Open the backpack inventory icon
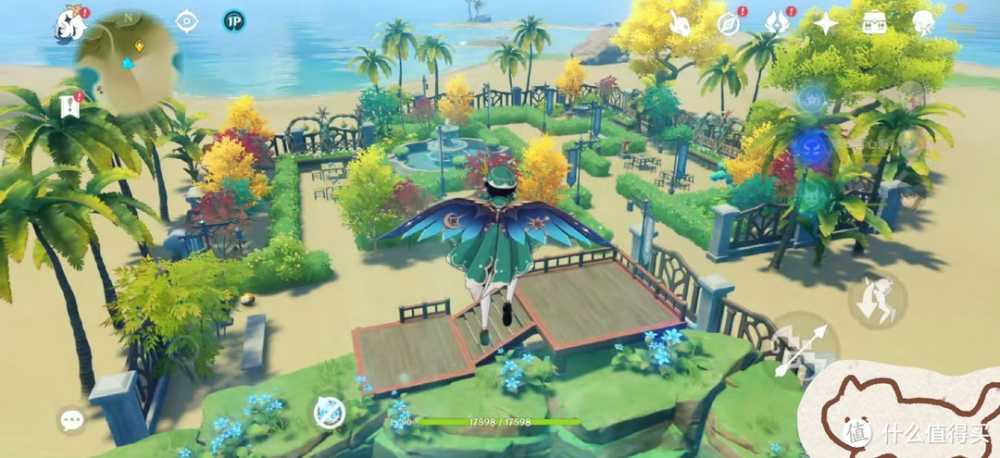Screen dimensions: 1000x458 (875, 22)
